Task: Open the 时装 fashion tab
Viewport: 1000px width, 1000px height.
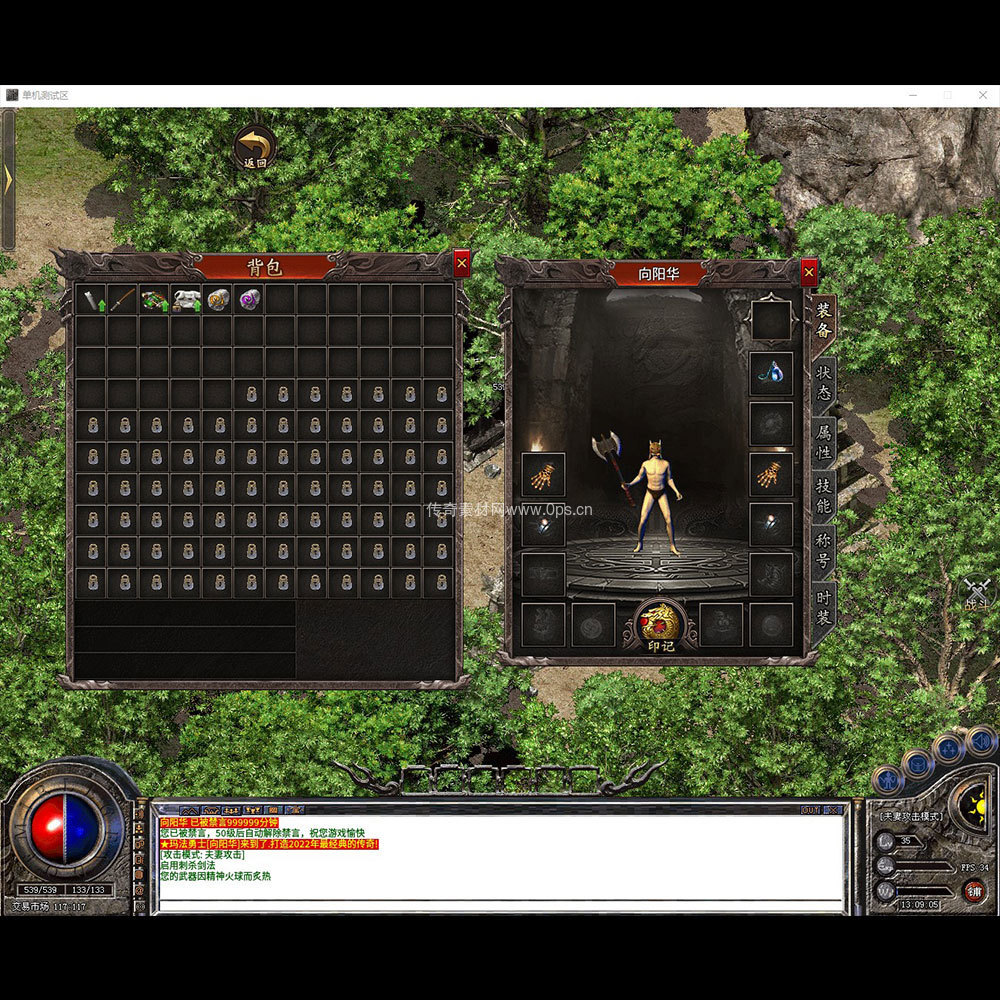Action: pyautogui.click(x=824, y=609)
